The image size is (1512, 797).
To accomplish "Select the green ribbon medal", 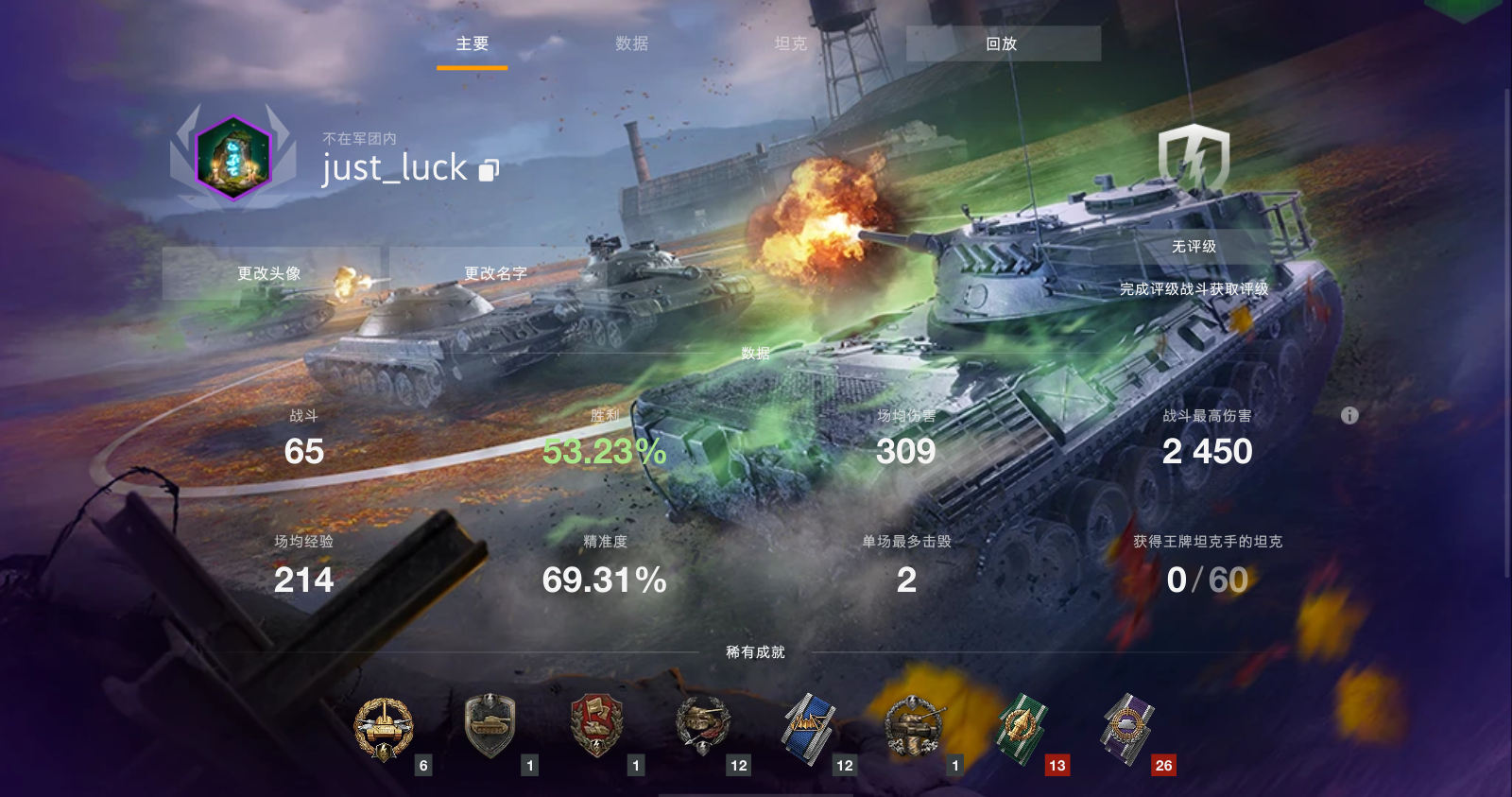I will [1022, 727].
